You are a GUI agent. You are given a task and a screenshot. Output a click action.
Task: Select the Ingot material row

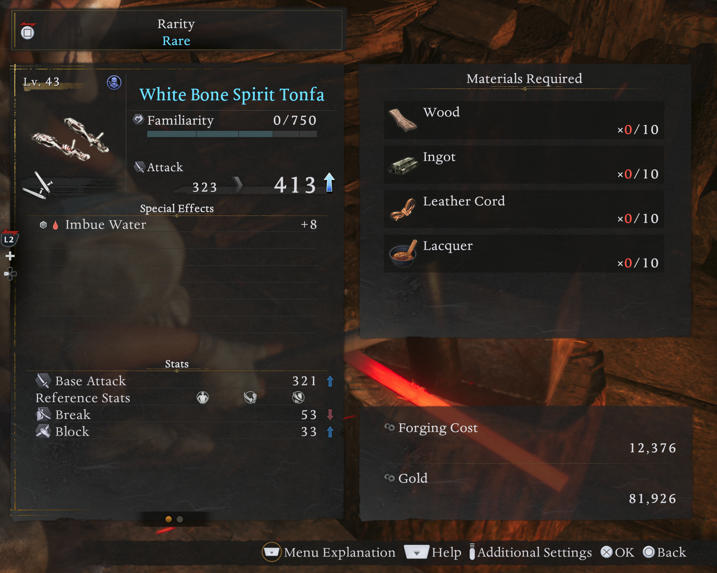[x=524, y=164]
